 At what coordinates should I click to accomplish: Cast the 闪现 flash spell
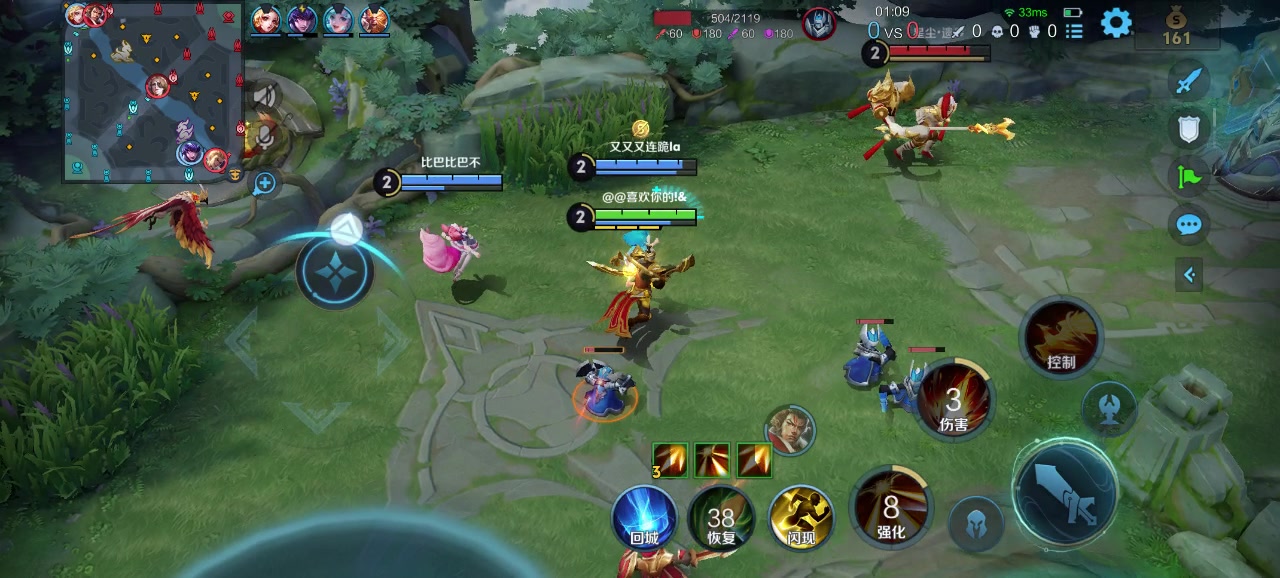click(x=801, y=518)
